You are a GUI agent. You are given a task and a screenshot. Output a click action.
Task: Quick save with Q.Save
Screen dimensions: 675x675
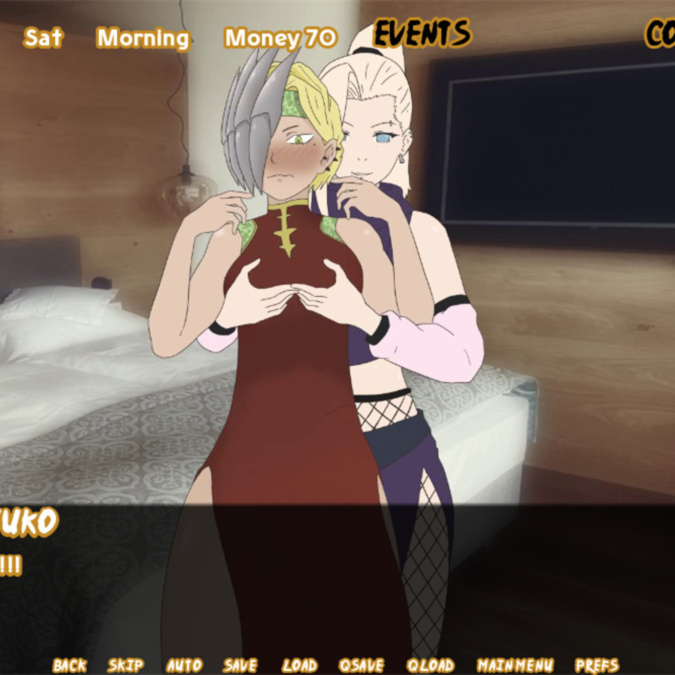(x=361, y=665)
